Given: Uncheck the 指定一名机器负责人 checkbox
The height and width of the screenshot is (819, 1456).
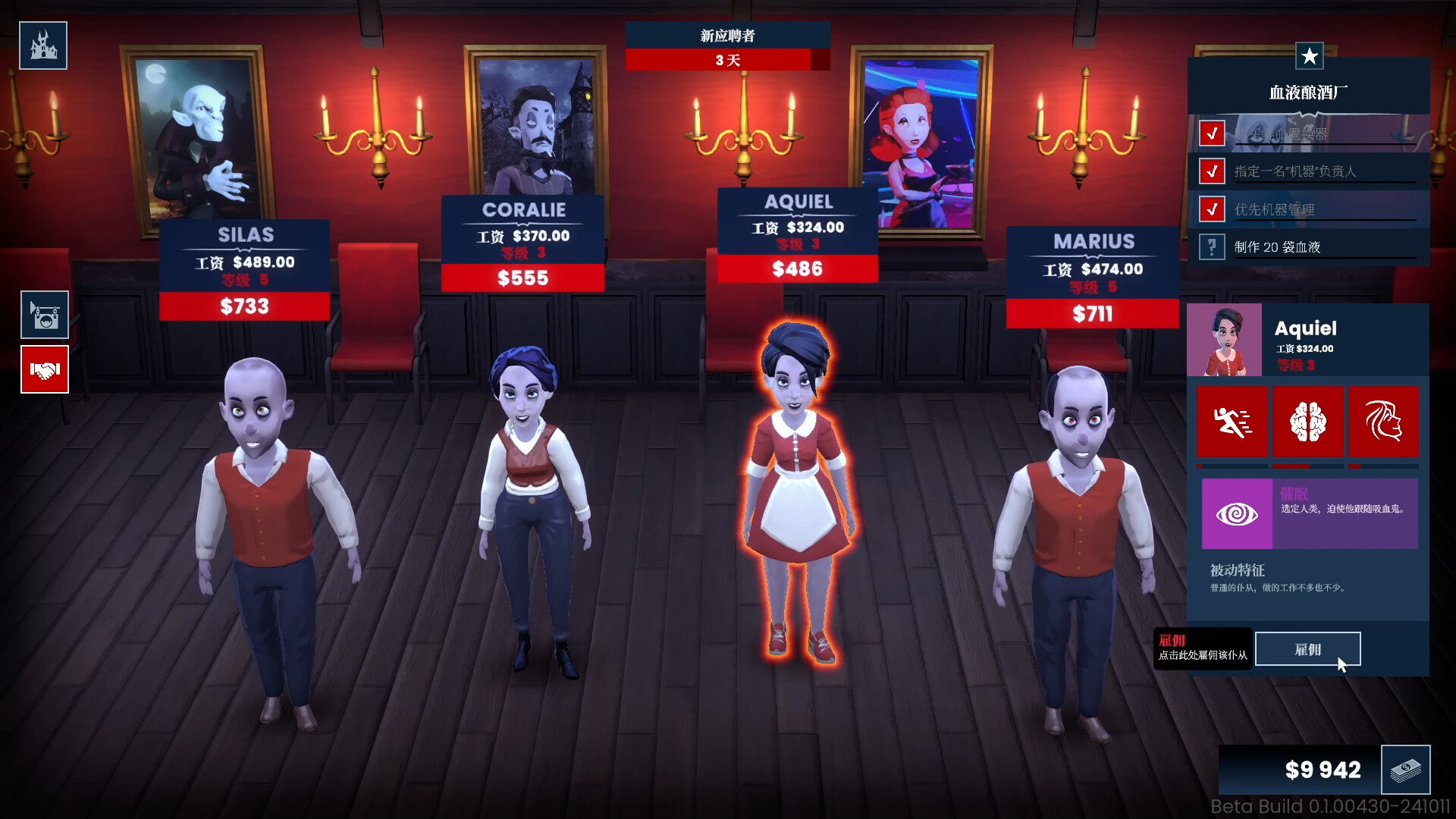Looking at the screenshot, I should pos(1211,171).
